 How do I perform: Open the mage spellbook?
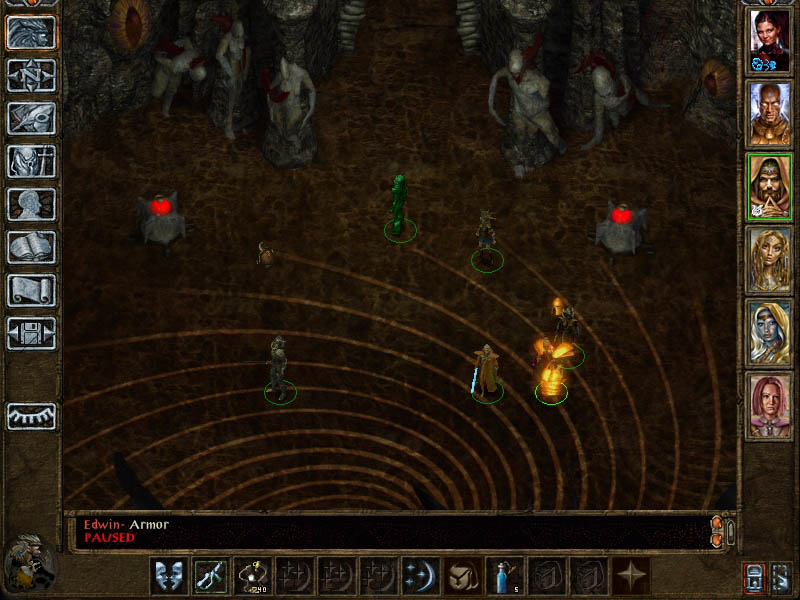(31, 247)
